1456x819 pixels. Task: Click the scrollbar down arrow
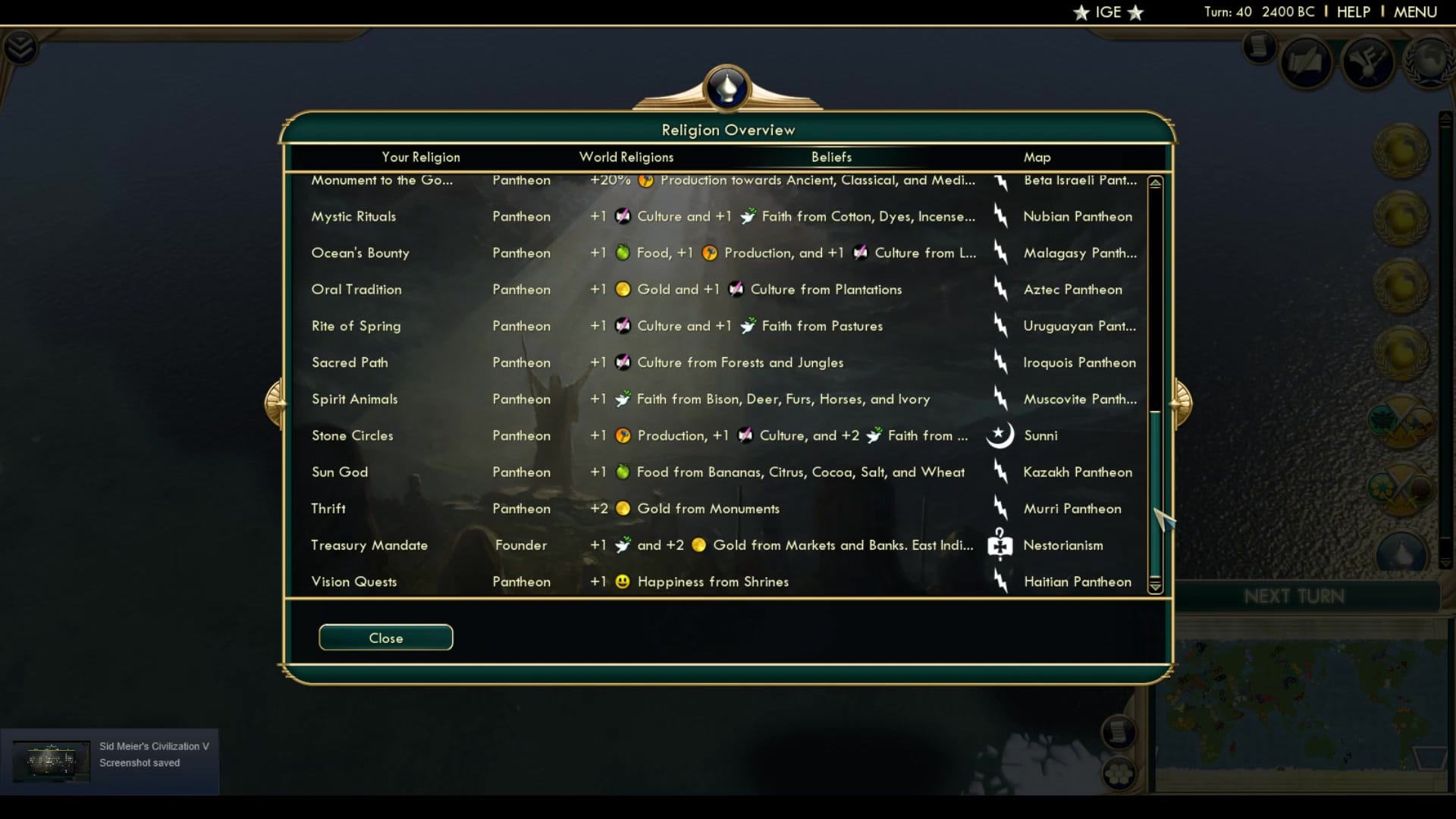coord(1155,585)
